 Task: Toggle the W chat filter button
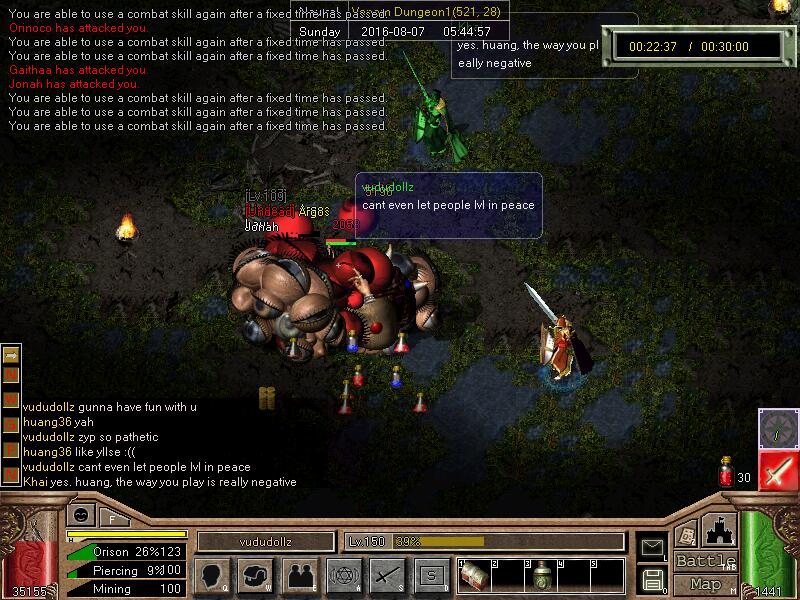click(x=11, y=402)
